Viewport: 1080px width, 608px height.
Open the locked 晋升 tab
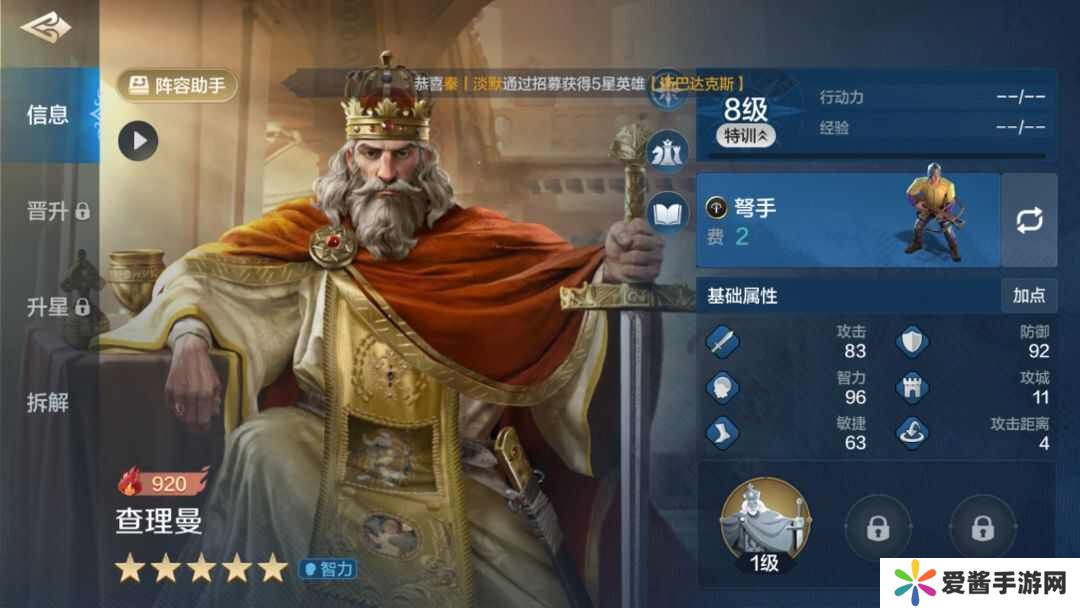pos(57,211)
